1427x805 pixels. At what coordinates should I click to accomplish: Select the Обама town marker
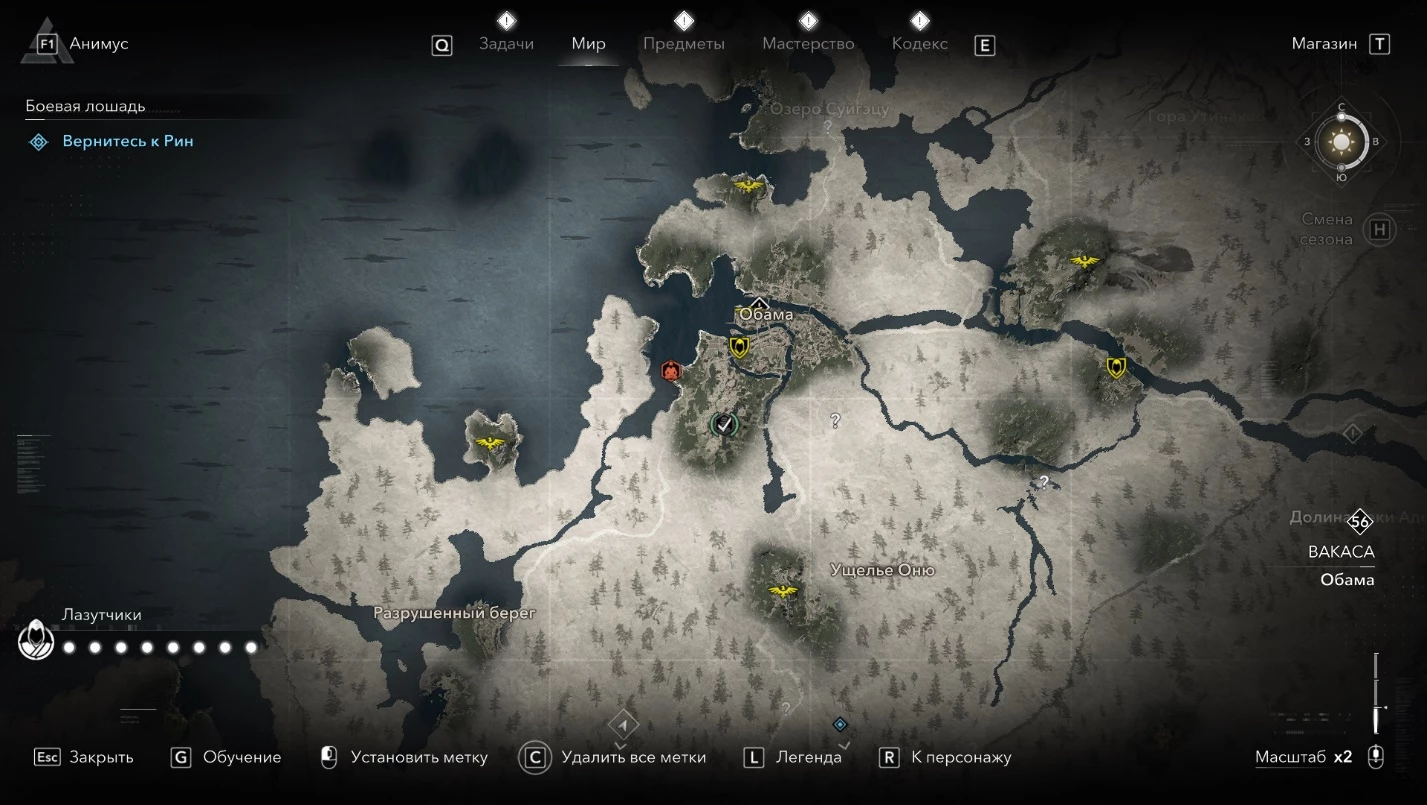(760, 305)
